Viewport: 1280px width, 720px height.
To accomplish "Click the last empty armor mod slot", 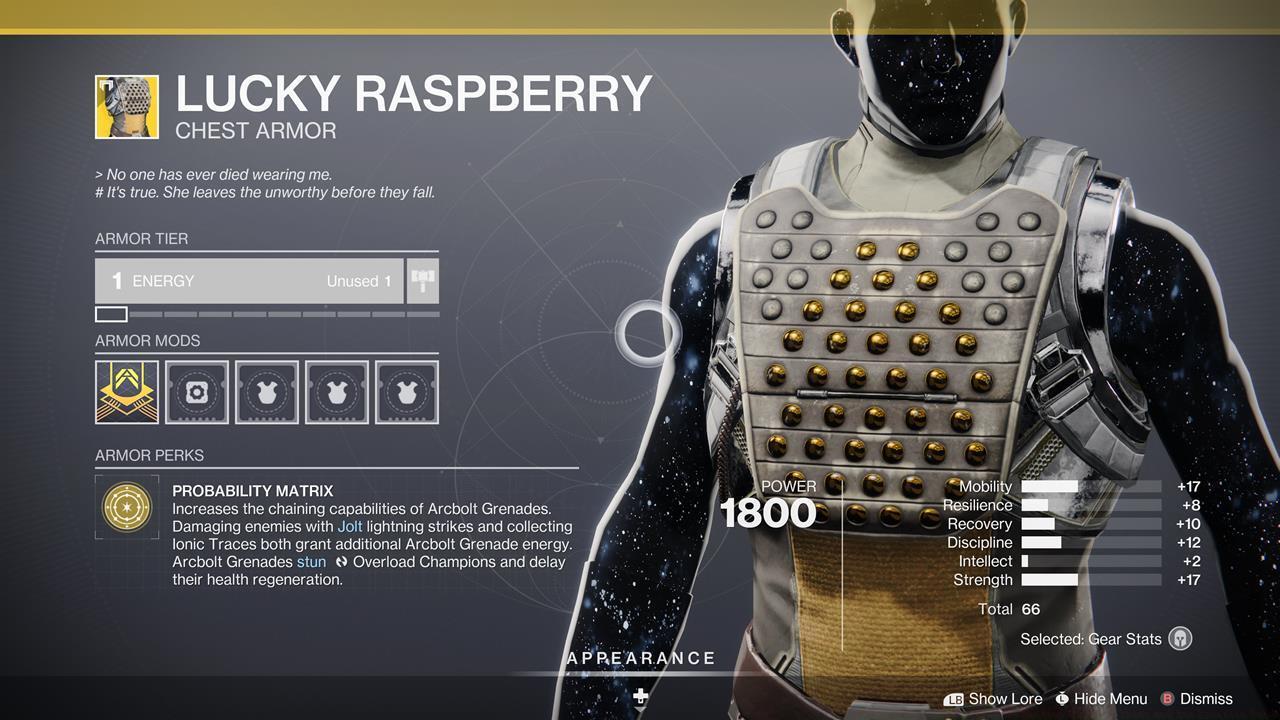I will coord(406,392).
